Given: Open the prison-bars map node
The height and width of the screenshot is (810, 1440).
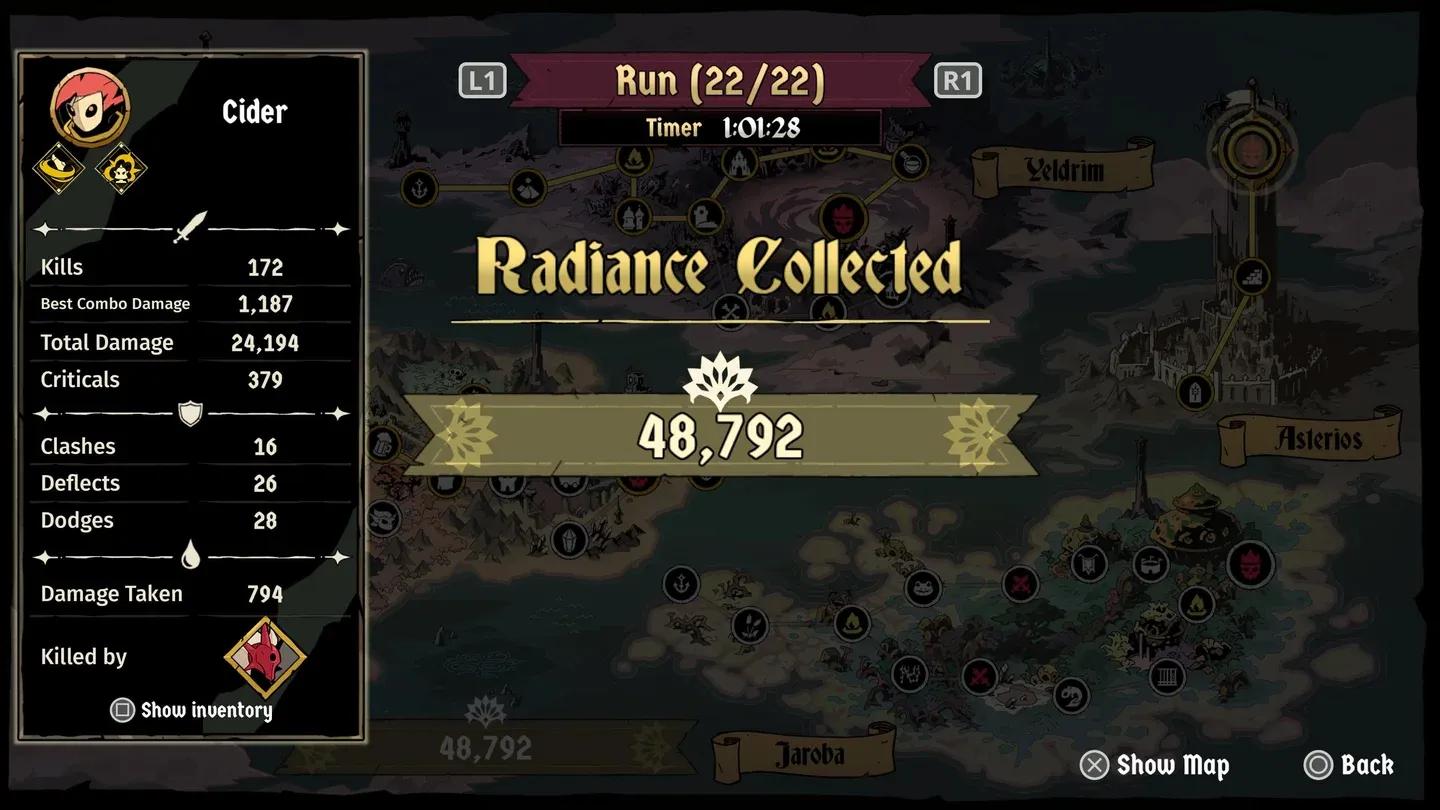Looking at the screenshot, I should click(1167, 676).
